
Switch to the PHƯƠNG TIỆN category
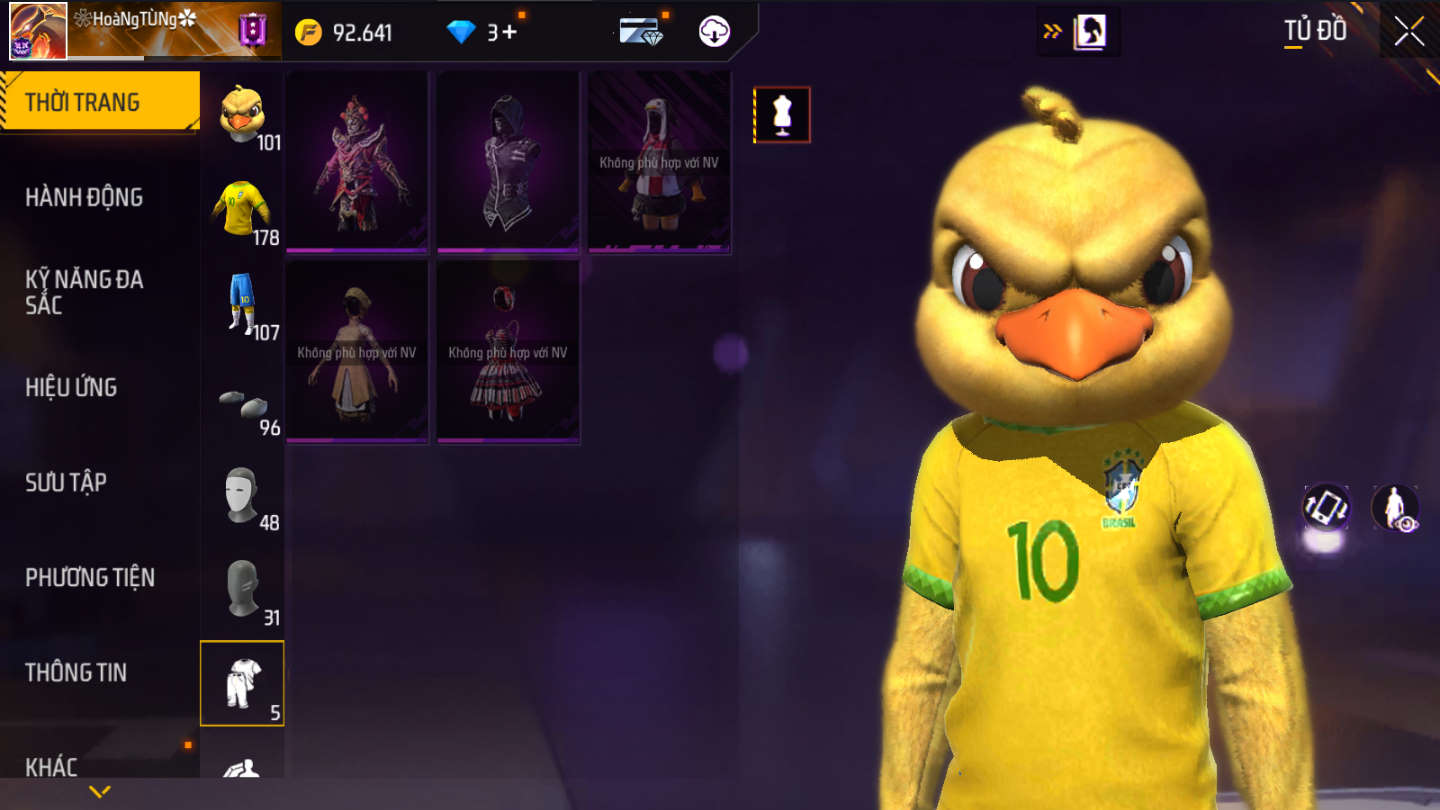[90, 577]
